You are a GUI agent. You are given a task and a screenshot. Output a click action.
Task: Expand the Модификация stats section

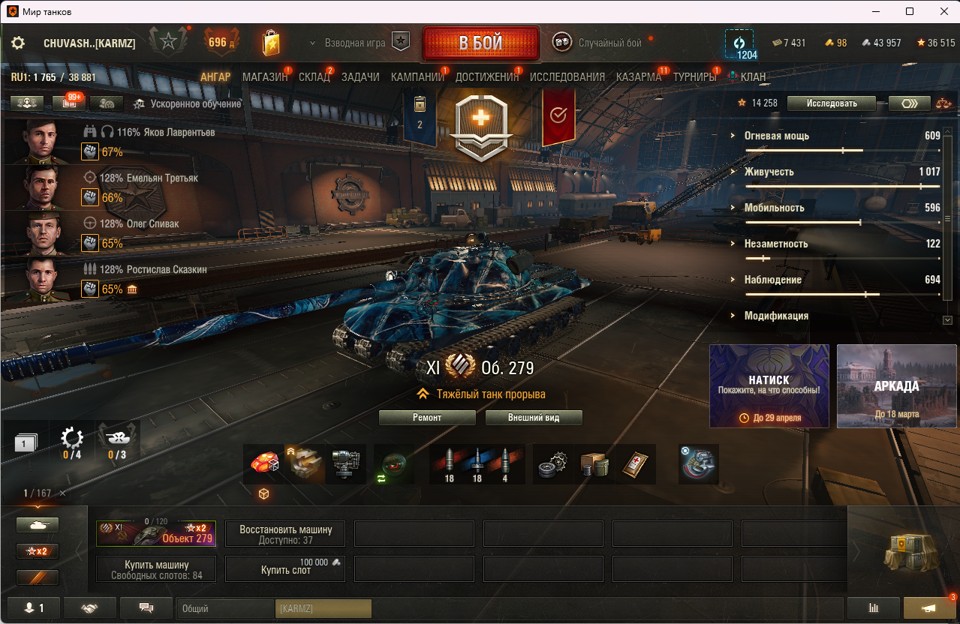pos(776,316)
